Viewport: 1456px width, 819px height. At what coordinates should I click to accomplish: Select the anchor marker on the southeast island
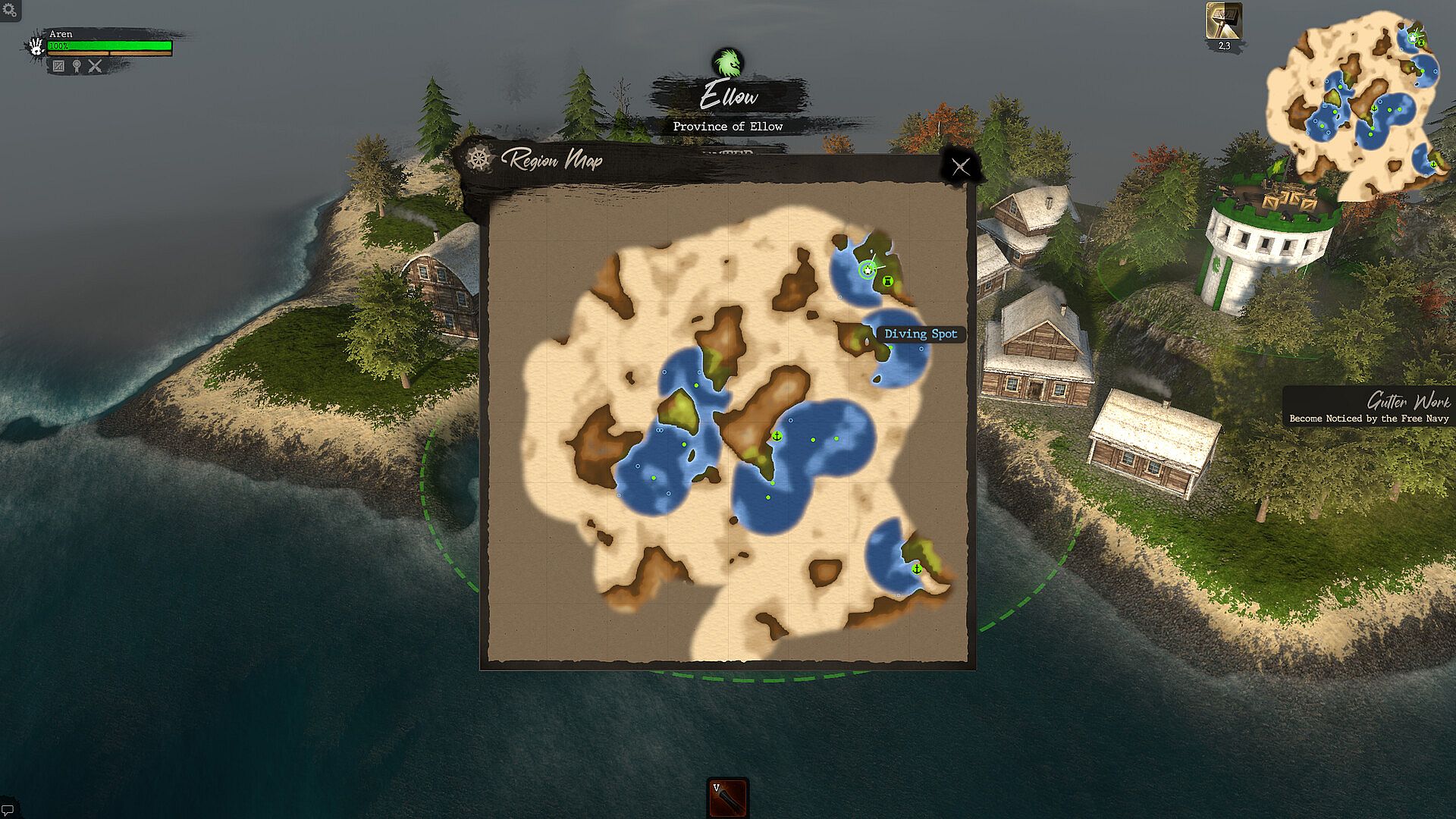tap(916, 568)
